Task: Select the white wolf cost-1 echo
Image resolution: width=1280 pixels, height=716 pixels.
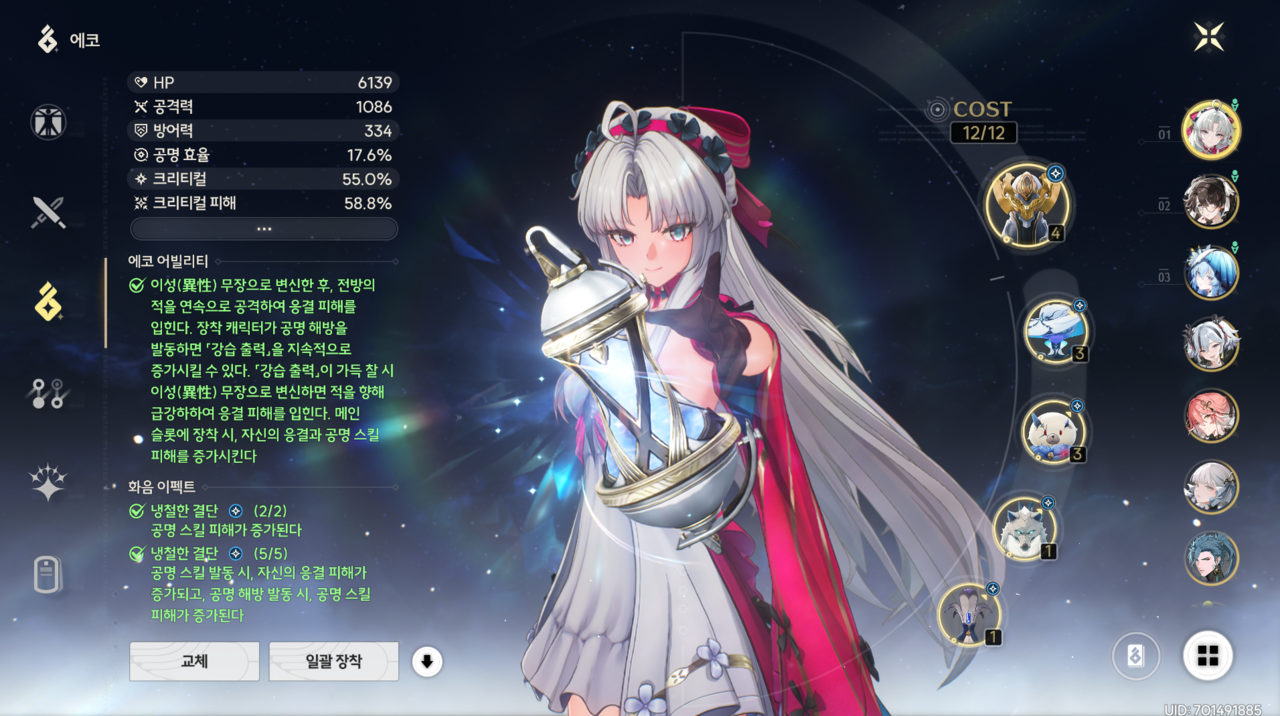Action: click(x=1025, y=527)
